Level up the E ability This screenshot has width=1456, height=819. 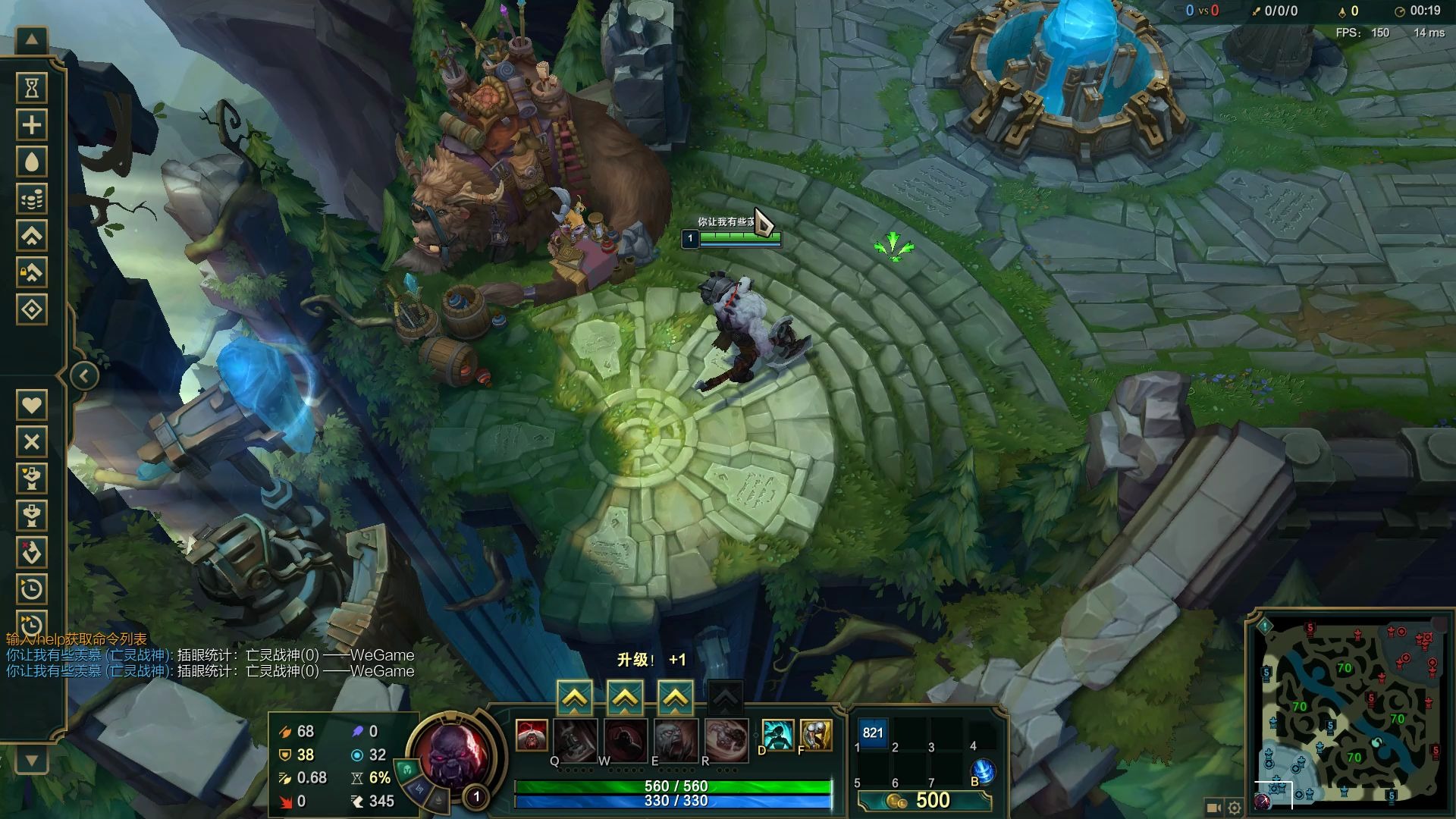pos(675,698)
